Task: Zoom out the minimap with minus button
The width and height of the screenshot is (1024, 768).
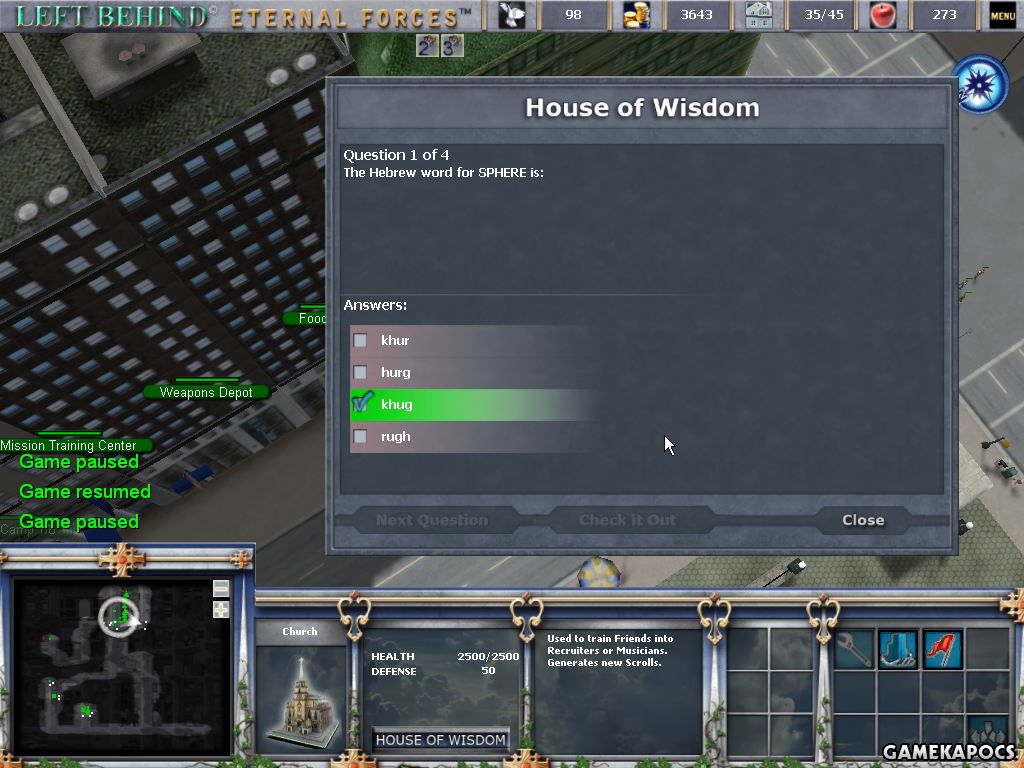Action: click(221, 588)
